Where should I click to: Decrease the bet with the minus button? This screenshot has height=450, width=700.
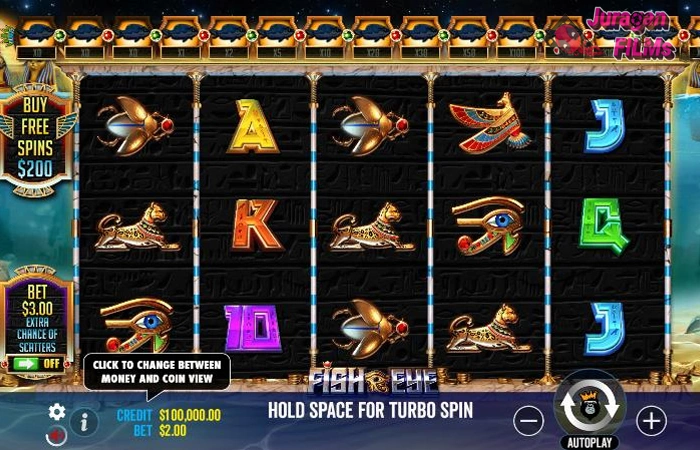pyautogui.click(x=528, y=421)
